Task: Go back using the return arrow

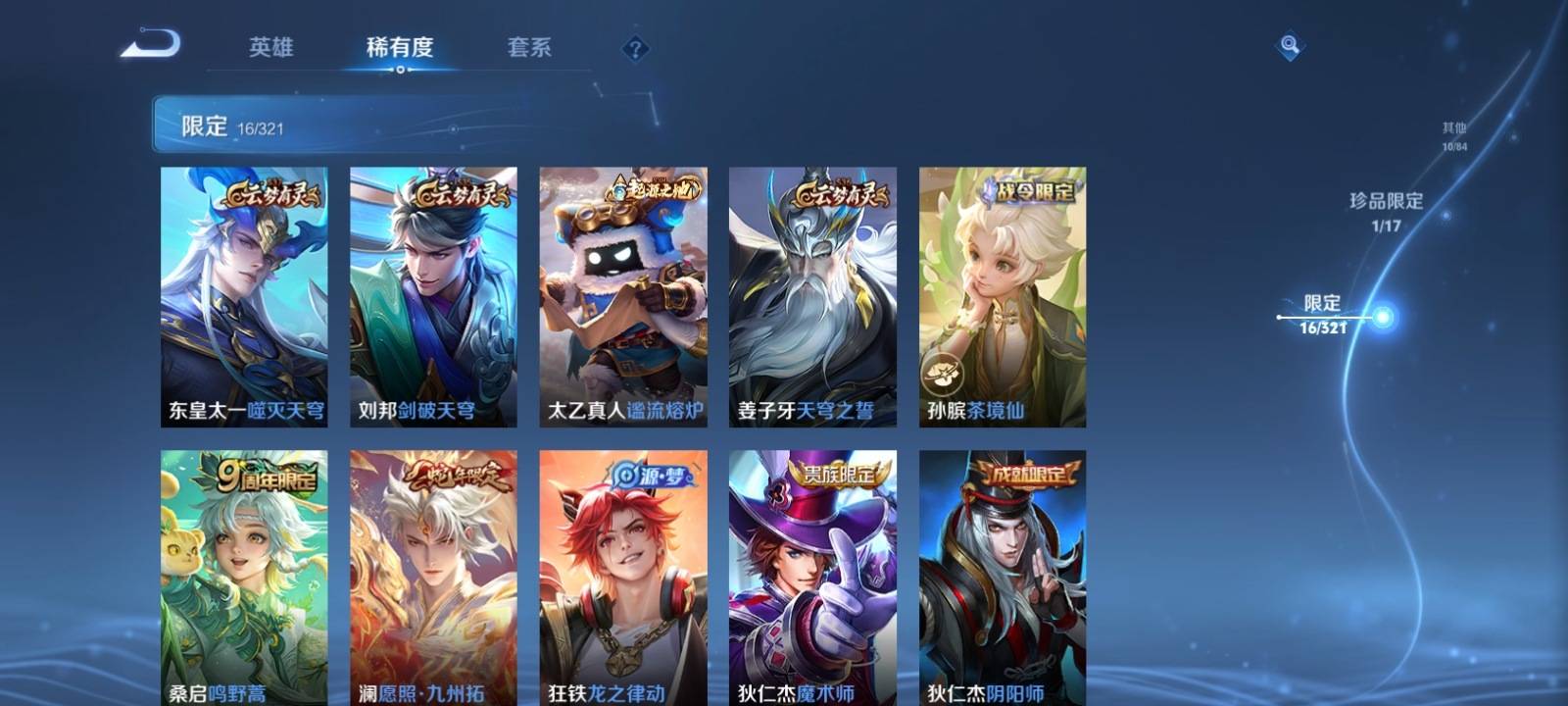Action: tap(152, 45)
